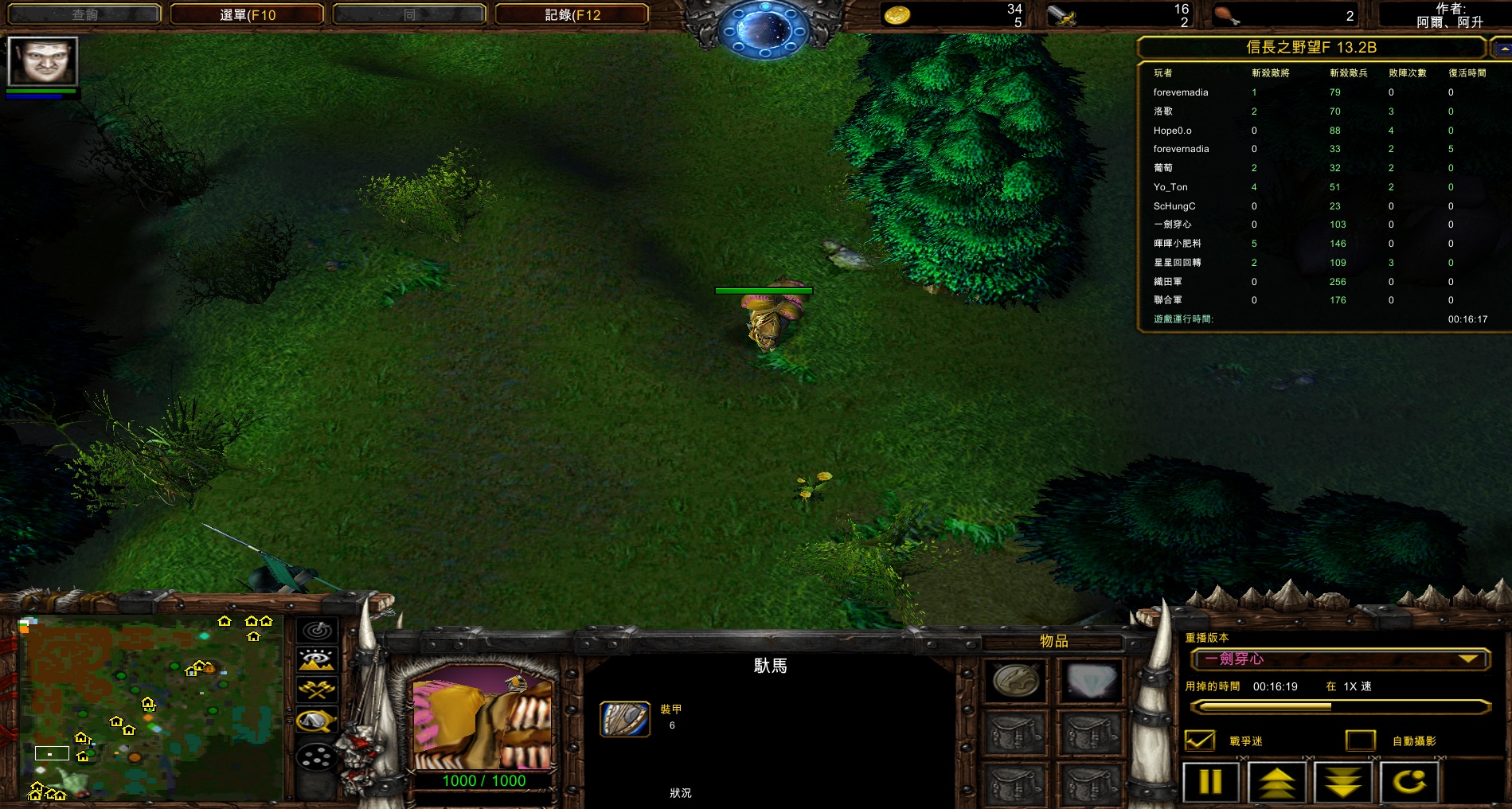Restart the replay from beginning

1408,782
